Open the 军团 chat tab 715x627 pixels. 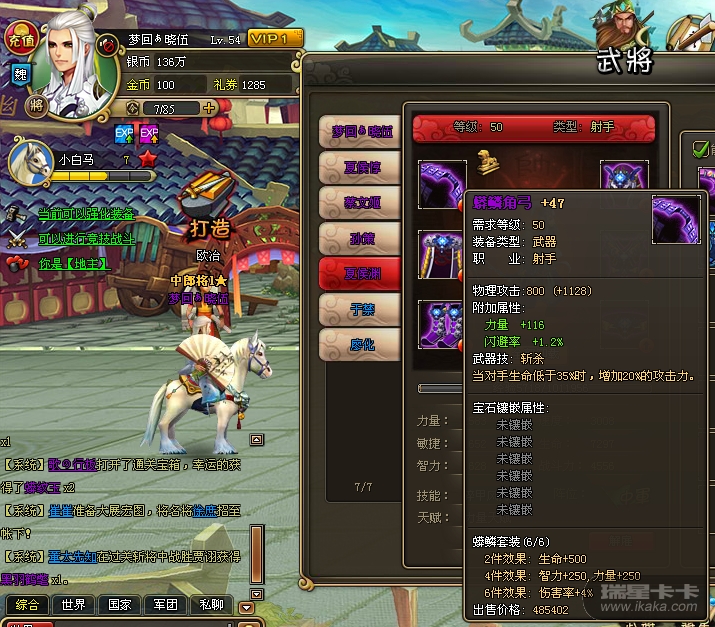[x=165, y=605]
